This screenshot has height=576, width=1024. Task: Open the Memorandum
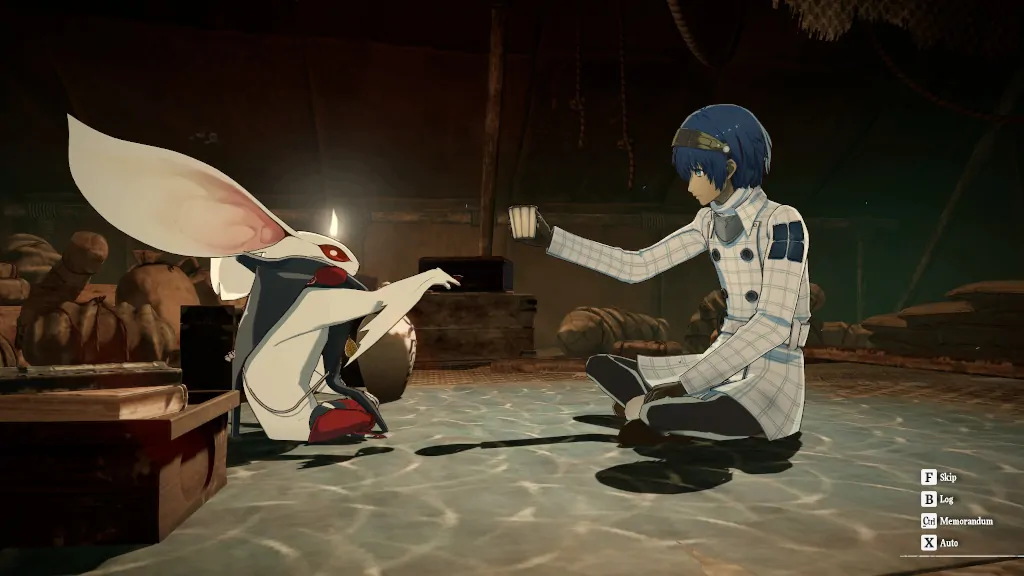coord(957,521)
